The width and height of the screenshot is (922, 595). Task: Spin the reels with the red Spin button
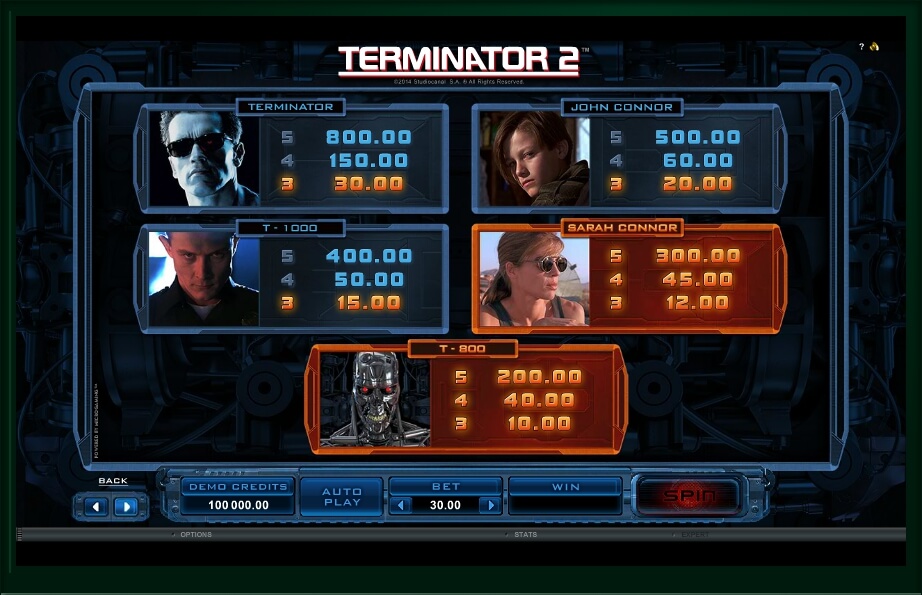coord(686,495)
